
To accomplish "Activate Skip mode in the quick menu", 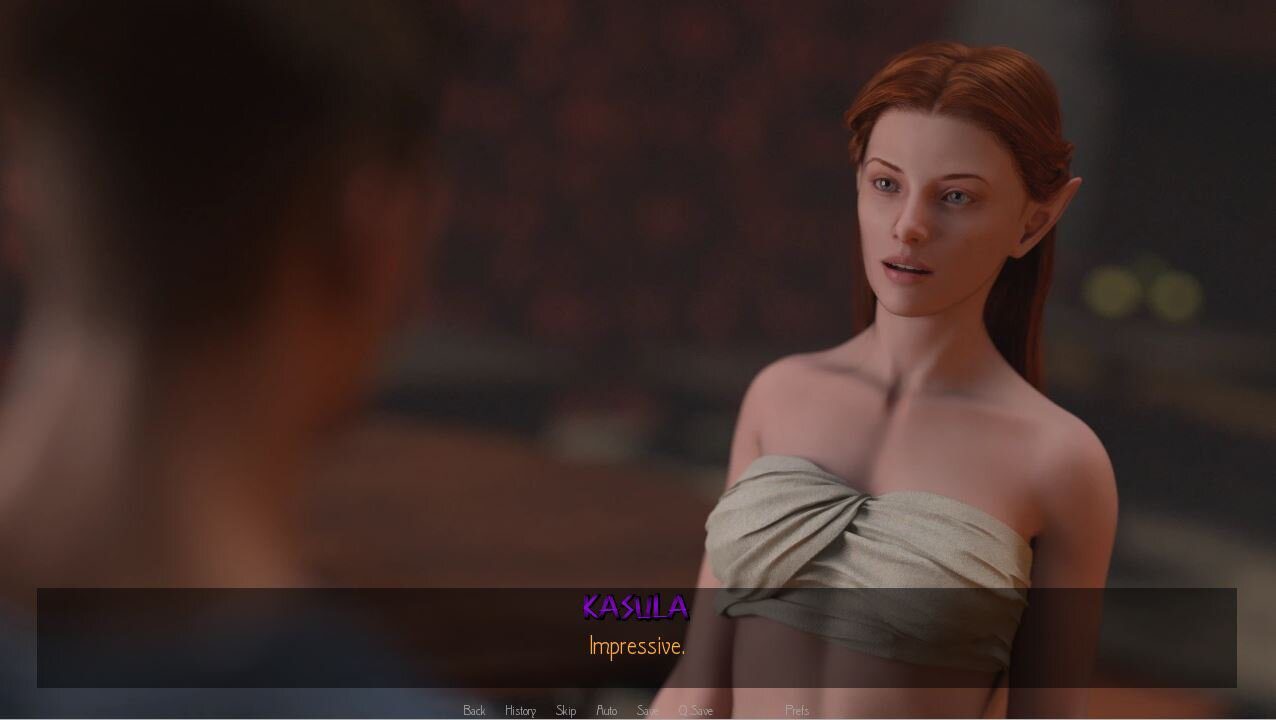I will pyautogui.click(x=566, y=710).
